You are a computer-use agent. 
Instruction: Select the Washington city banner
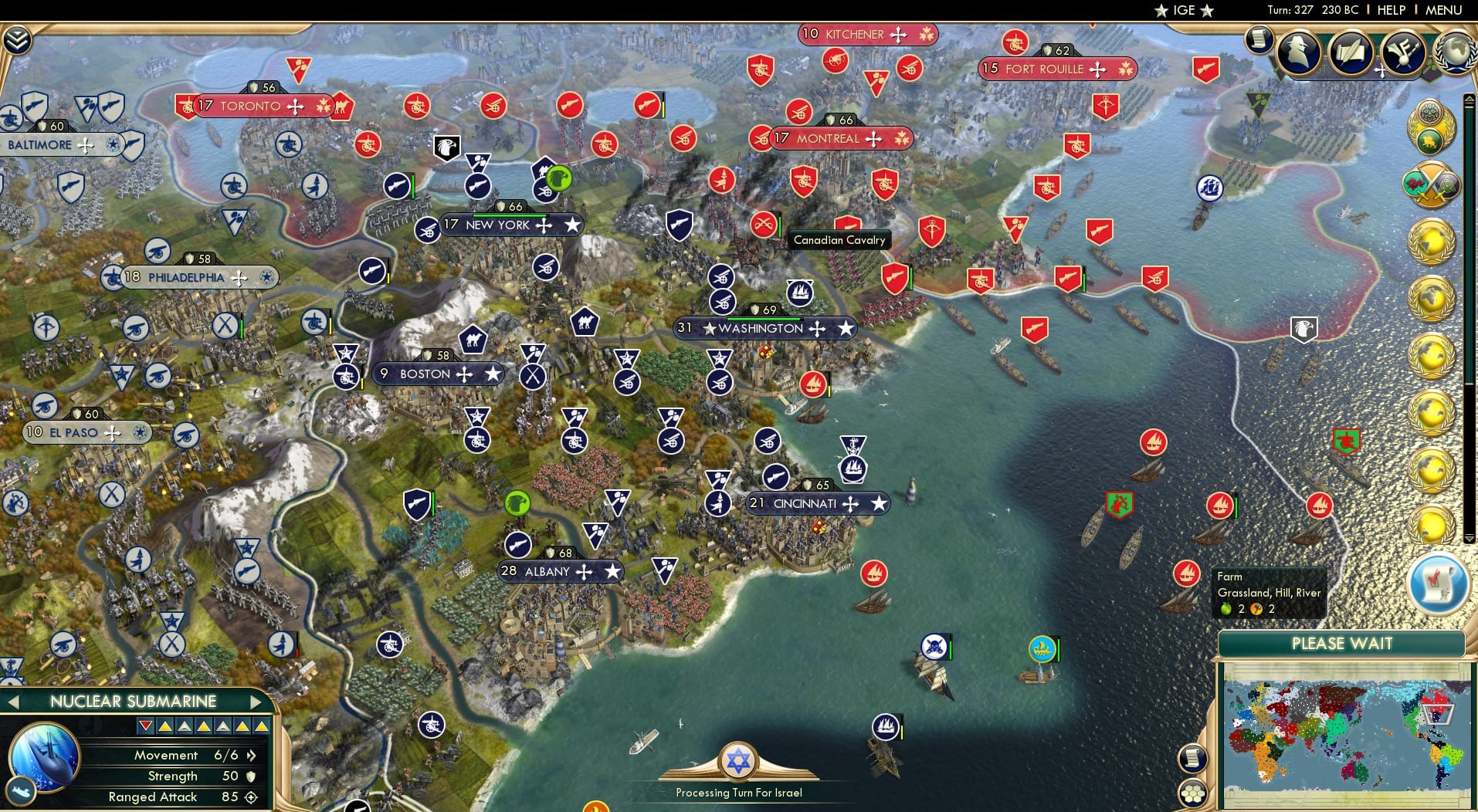click(761, 328)
